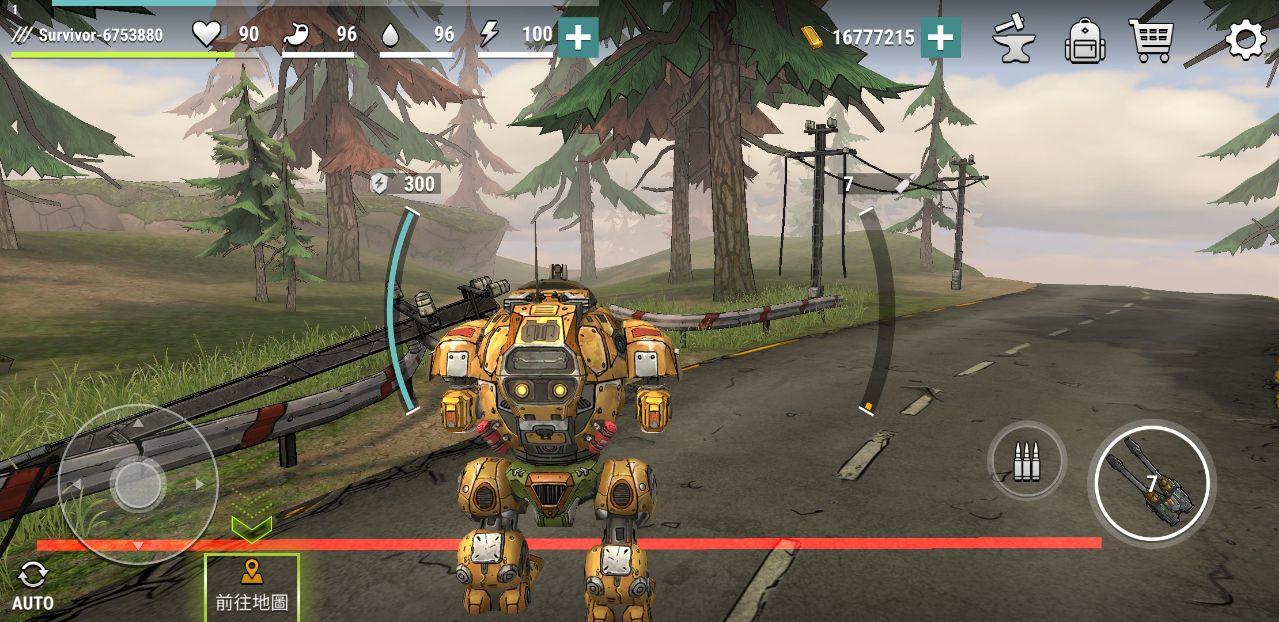Image resolution: width=1279 pixels, height=622 pixels.
Task: Add more gold with the plus button
Action: 940,38
